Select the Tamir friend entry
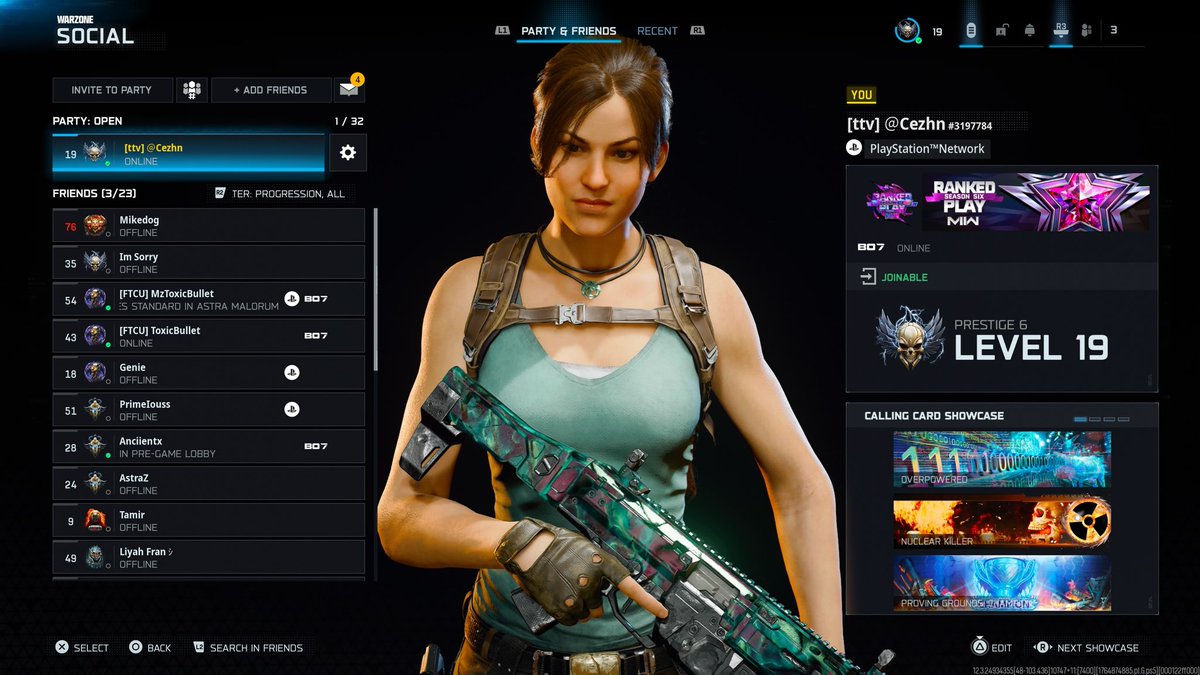This screenshot has height=675, width=1200. coord(208,521)
